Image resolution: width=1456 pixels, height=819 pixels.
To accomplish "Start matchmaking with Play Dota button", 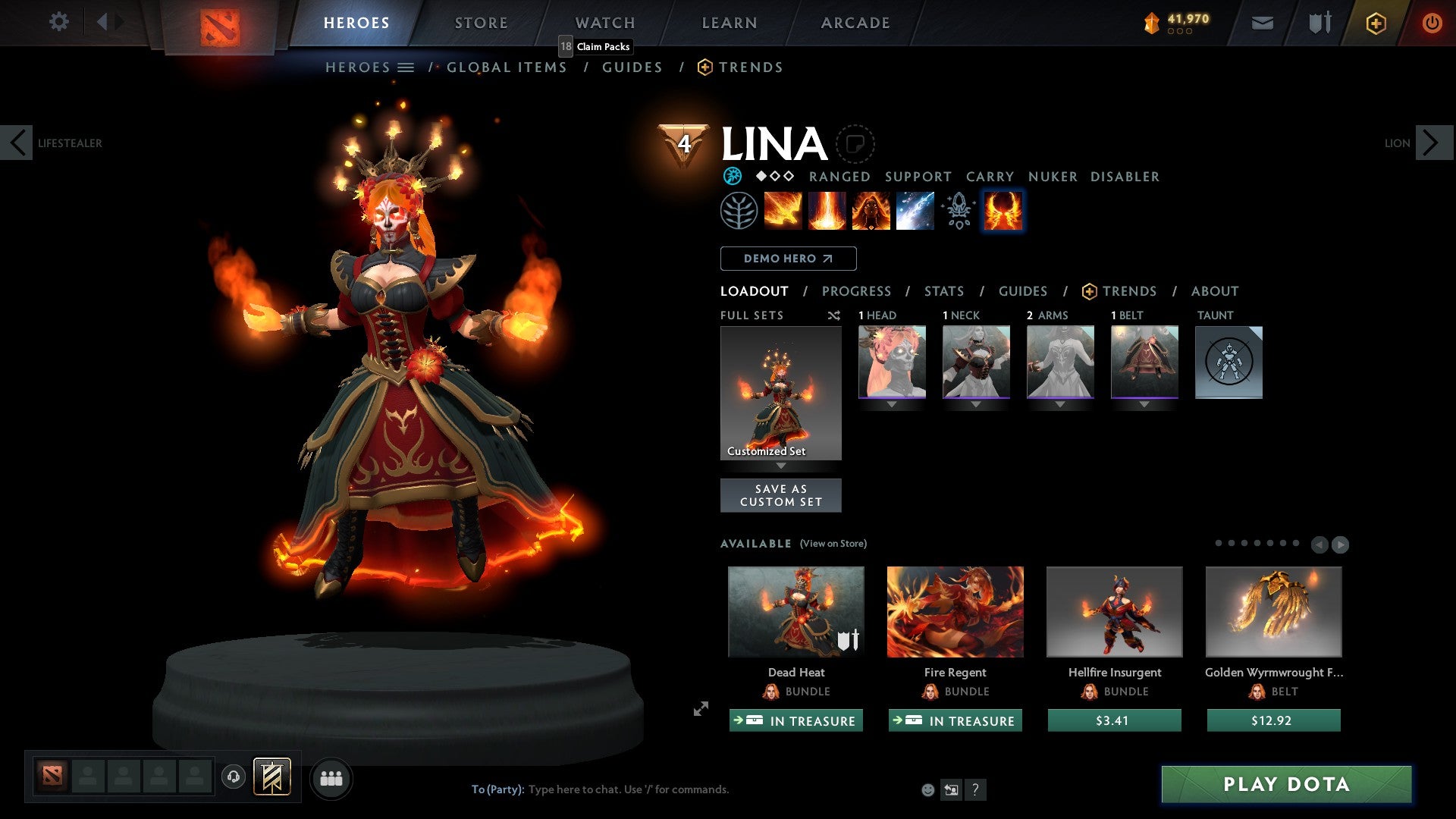I will coord(1286,784).
